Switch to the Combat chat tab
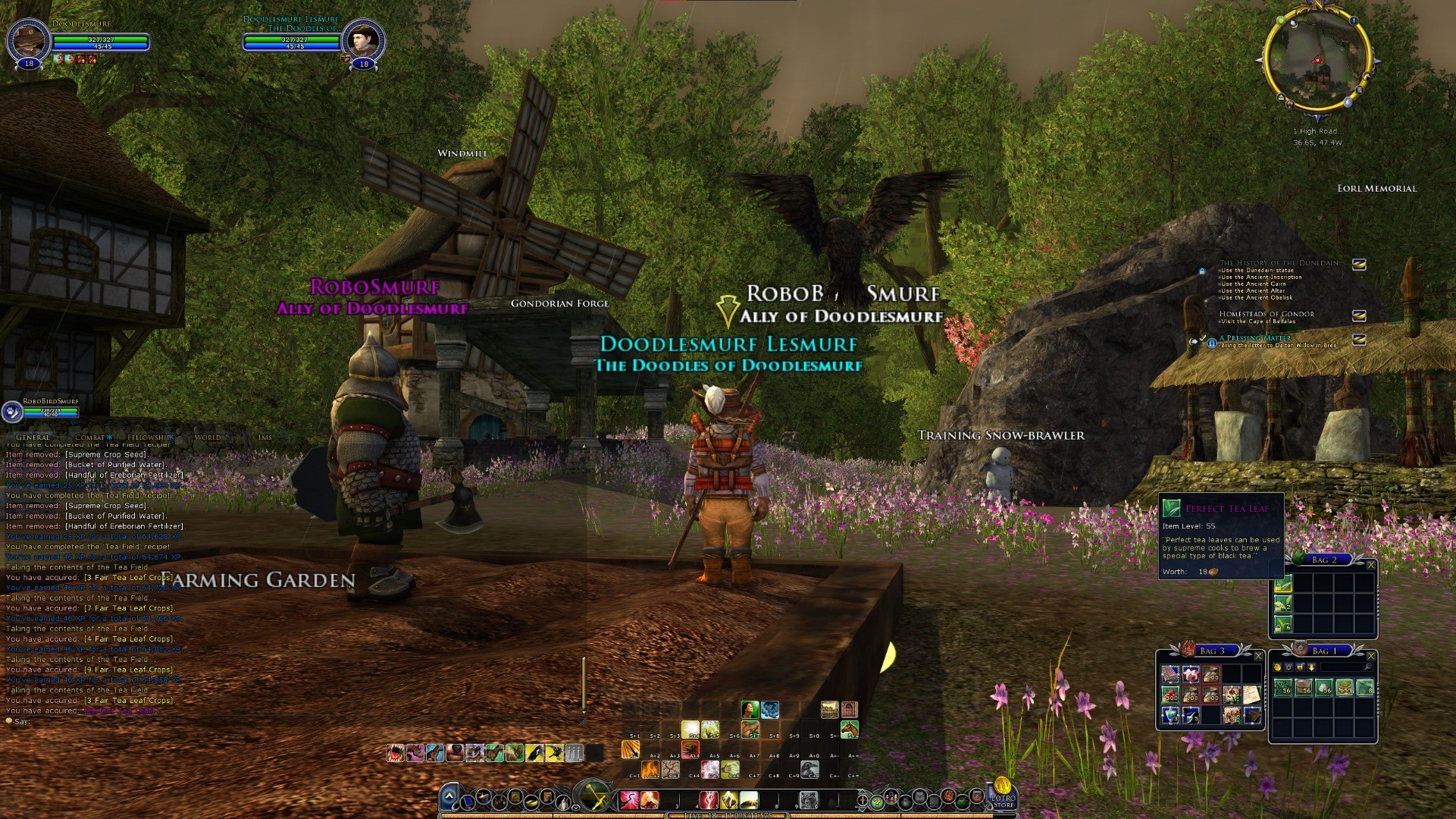The width and height of the screenshot is (1456, 819). pos(91,438)
